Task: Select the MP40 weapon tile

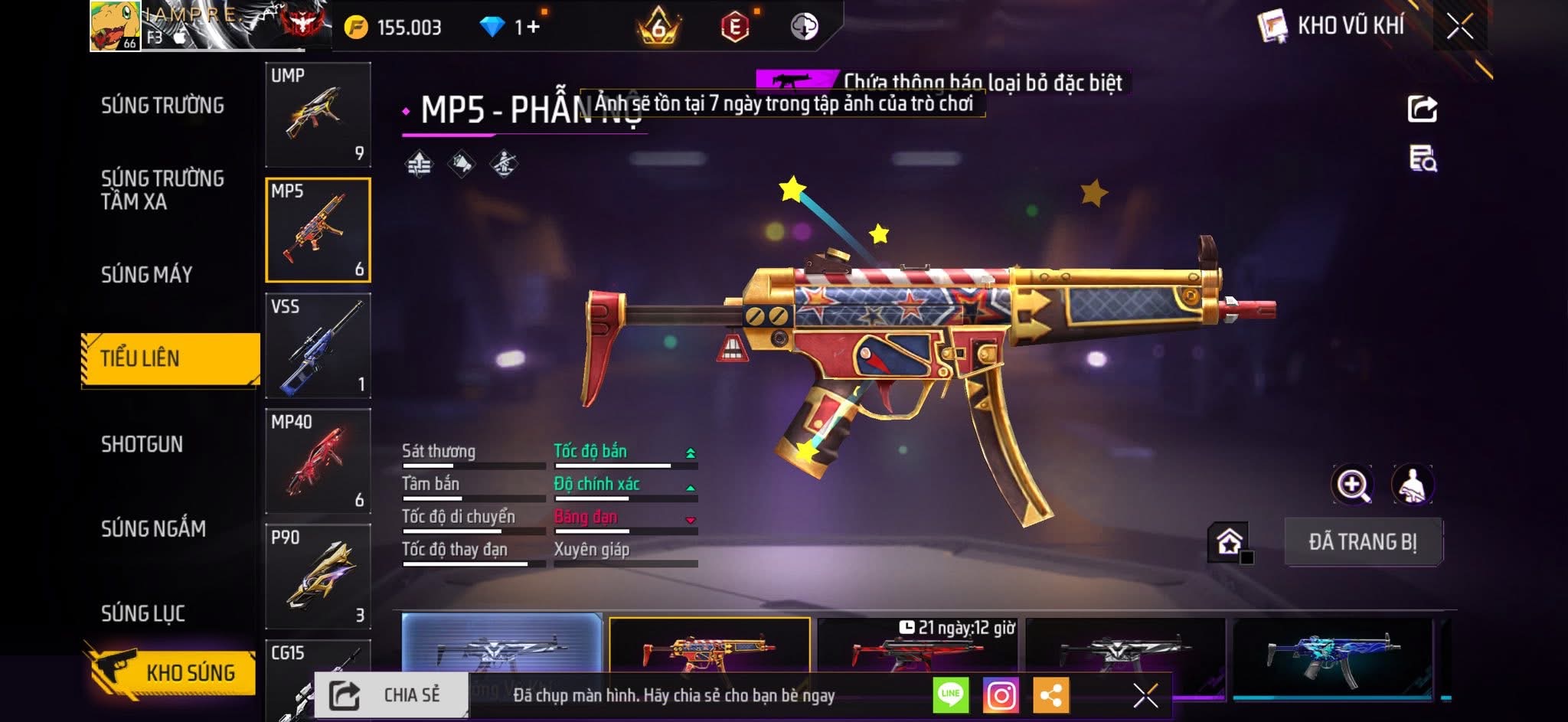Action: click(x=318, y=461)
